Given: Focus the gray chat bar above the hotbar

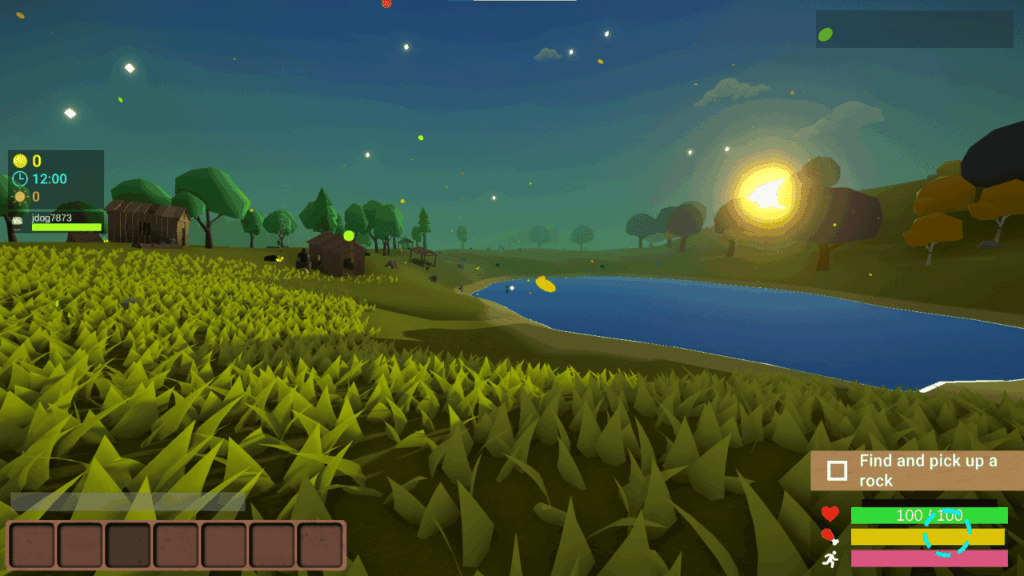Looking at the screenshot, I should (x=127, y=502).
